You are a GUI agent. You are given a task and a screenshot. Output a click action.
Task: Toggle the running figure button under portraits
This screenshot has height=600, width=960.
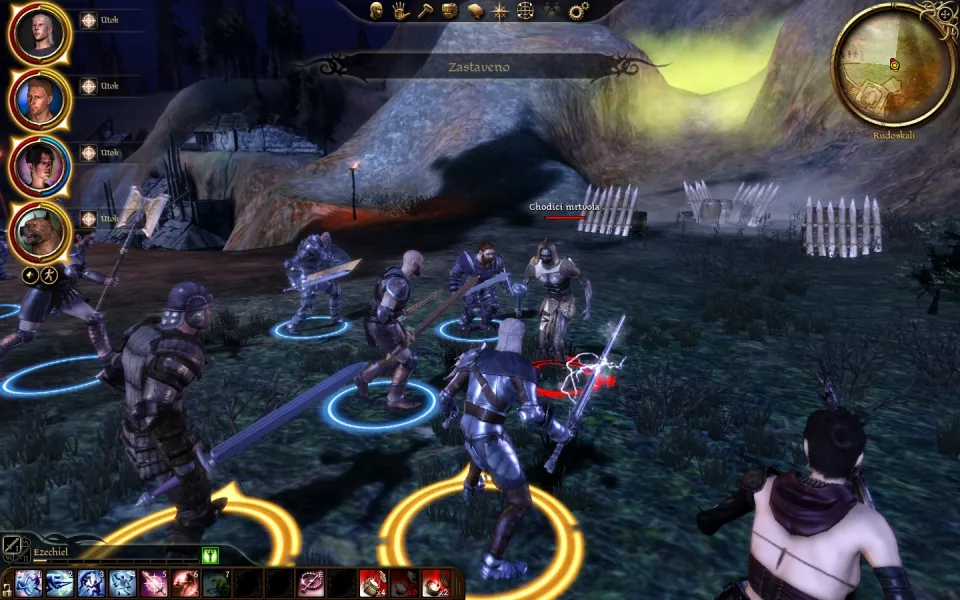point(46,273)
